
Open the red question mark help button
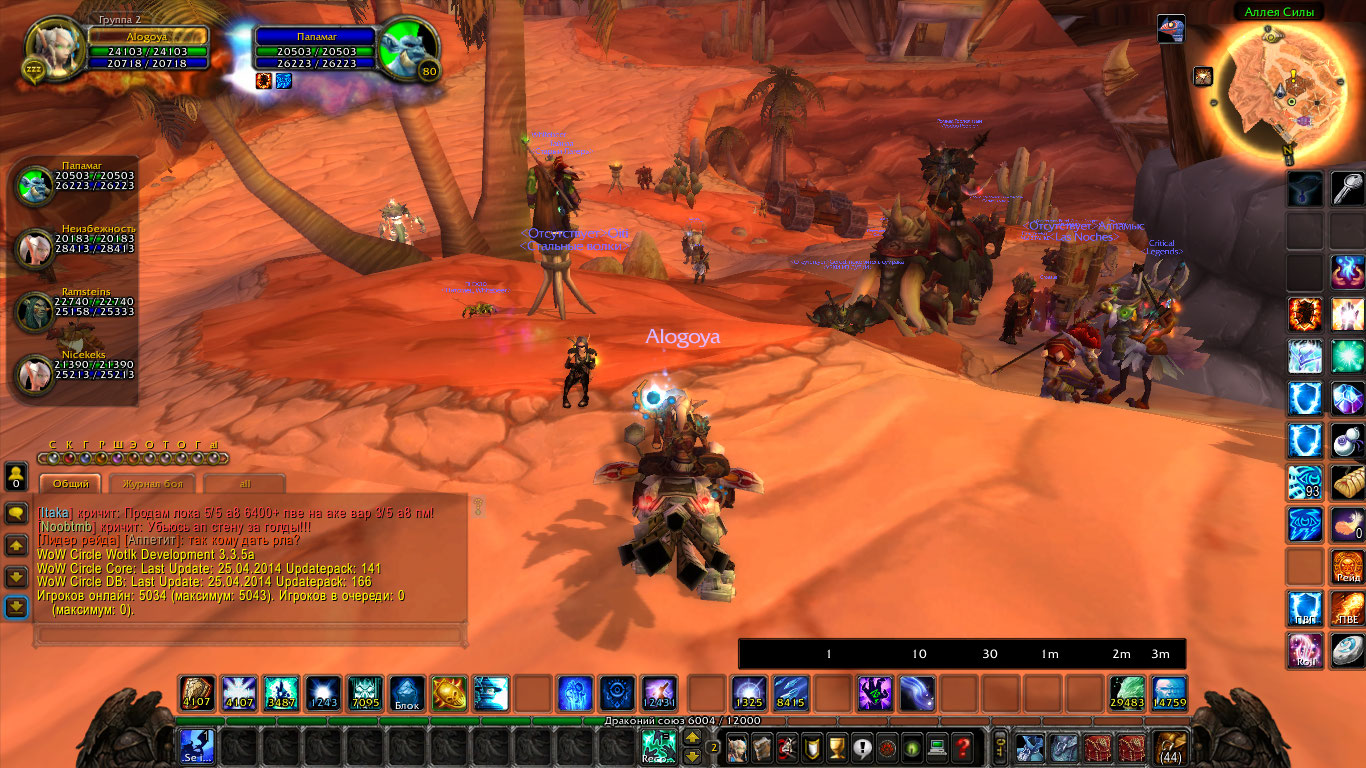point(962,746)
